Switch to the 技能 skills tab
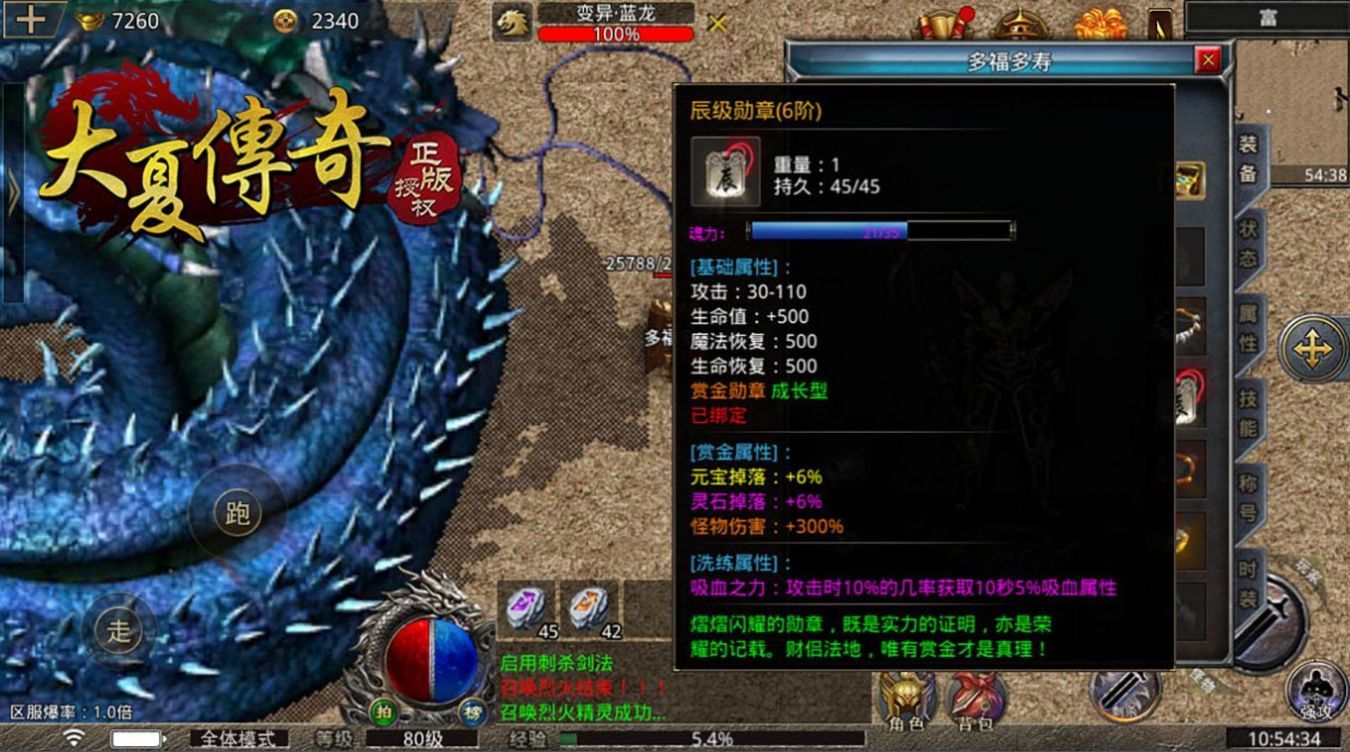This screenshot has width=1350, height=752. tap(1250, 412)
